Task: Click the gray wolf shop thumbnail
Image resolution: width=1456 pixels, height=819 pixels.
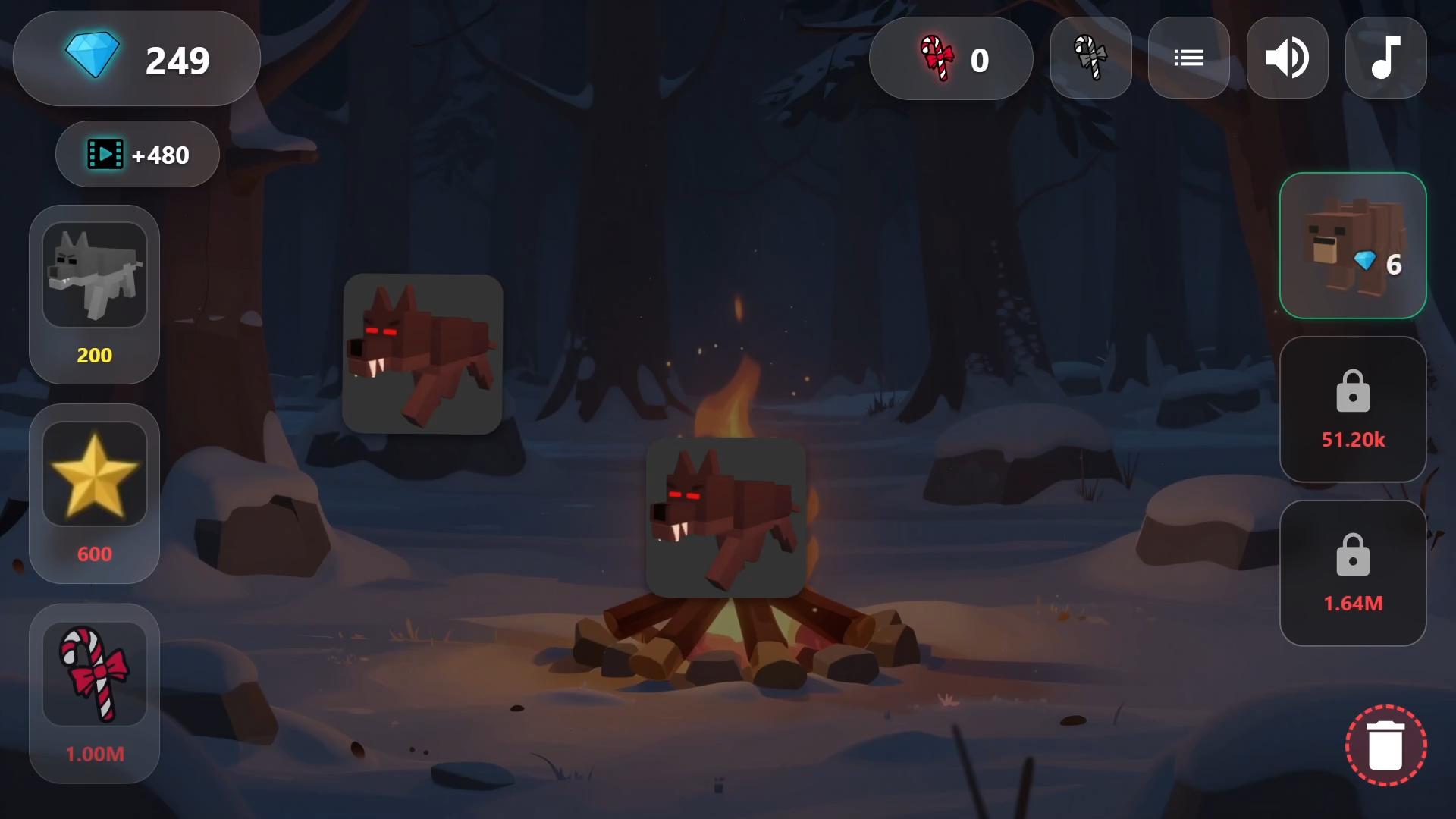Action: click(94, 273)
